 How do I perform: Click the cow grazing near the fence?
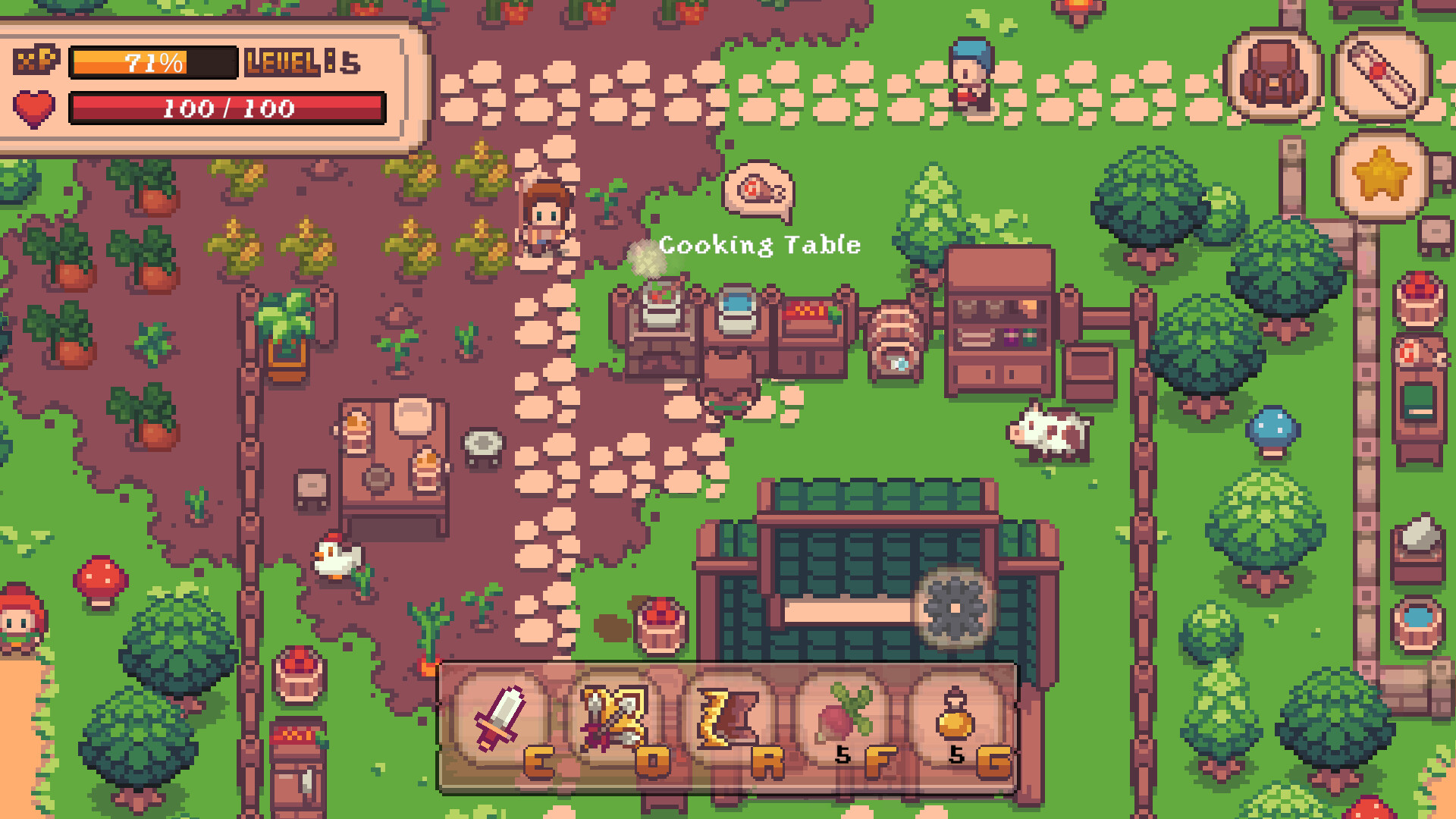[x=1050, y=436]
